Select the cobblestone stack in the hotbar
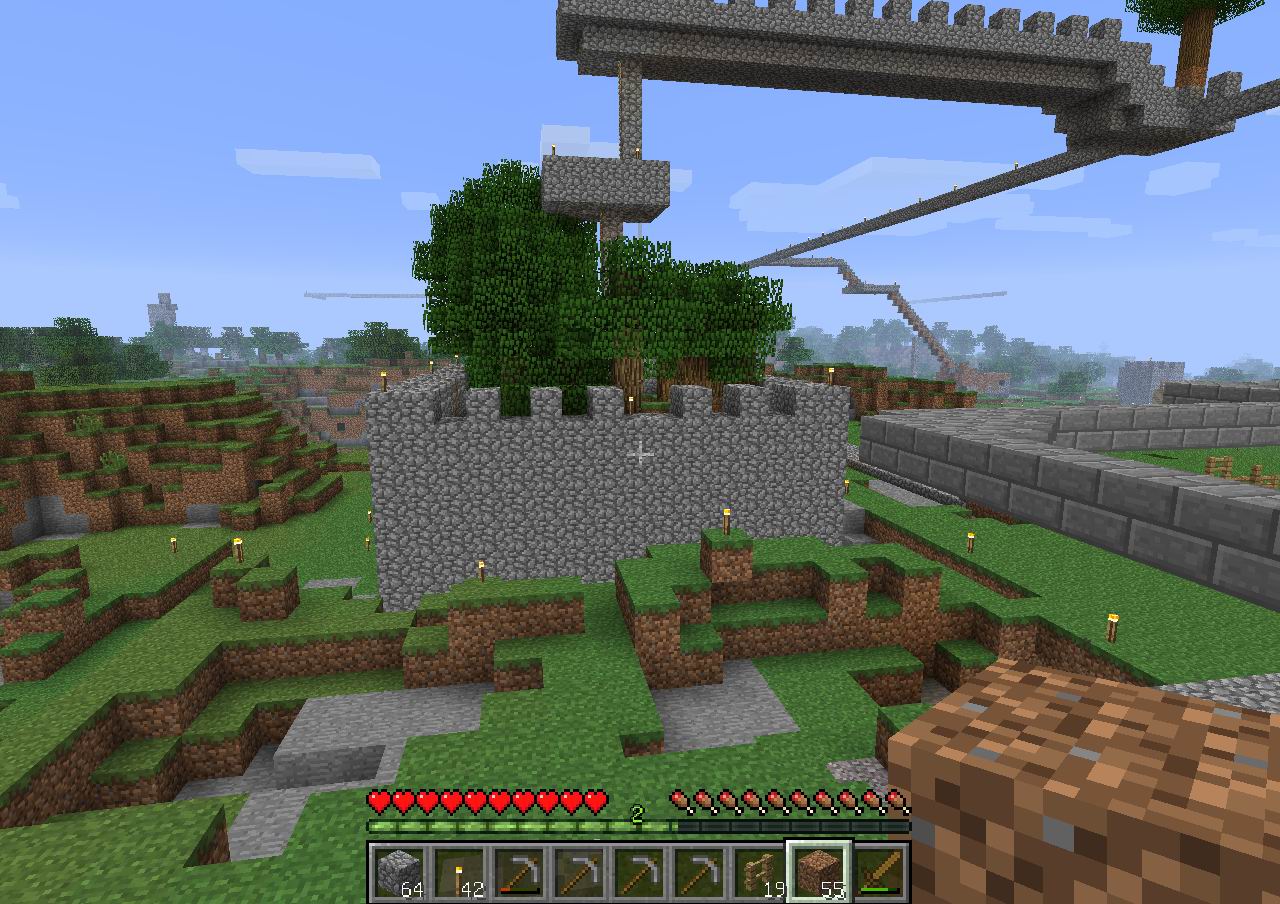Viewport: 1280px width, 904px height. tap(398, 872)
